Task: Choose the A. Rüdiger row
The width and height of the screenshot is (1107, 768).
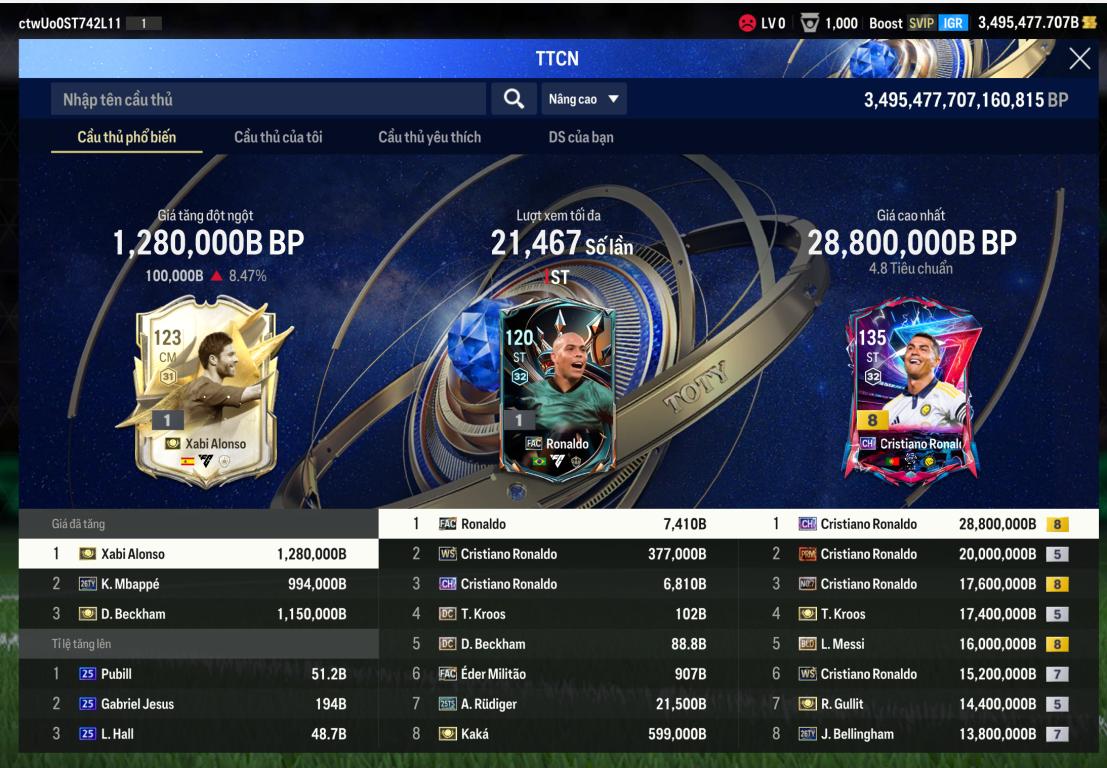Action: pos(558,704)
